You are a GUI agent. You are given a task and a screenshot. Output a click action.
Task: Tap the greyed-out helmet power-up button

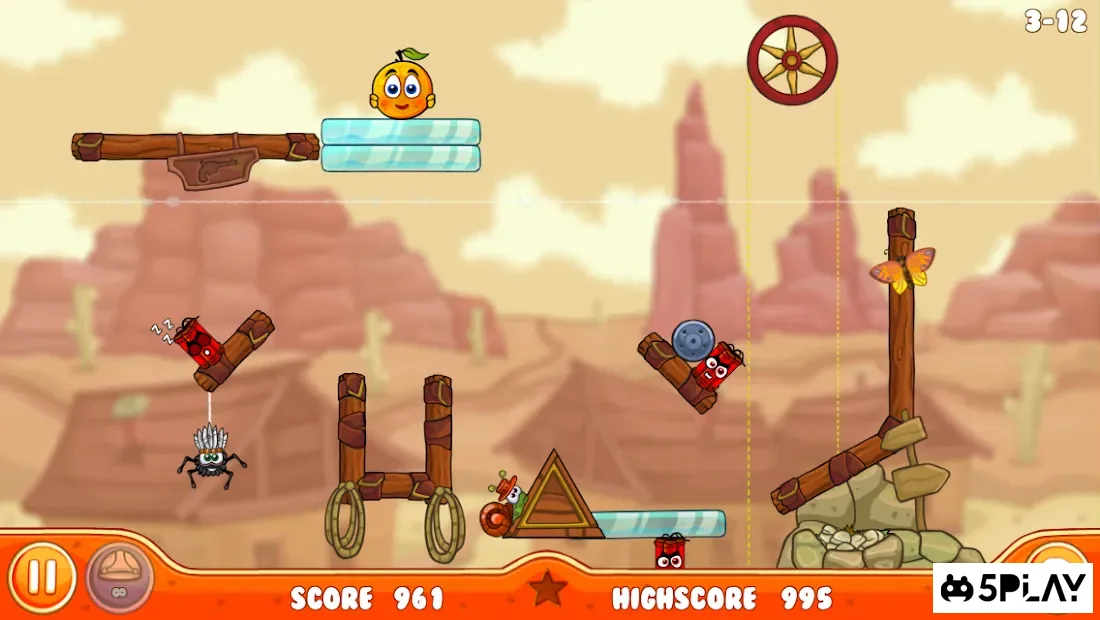pos(119,577)
